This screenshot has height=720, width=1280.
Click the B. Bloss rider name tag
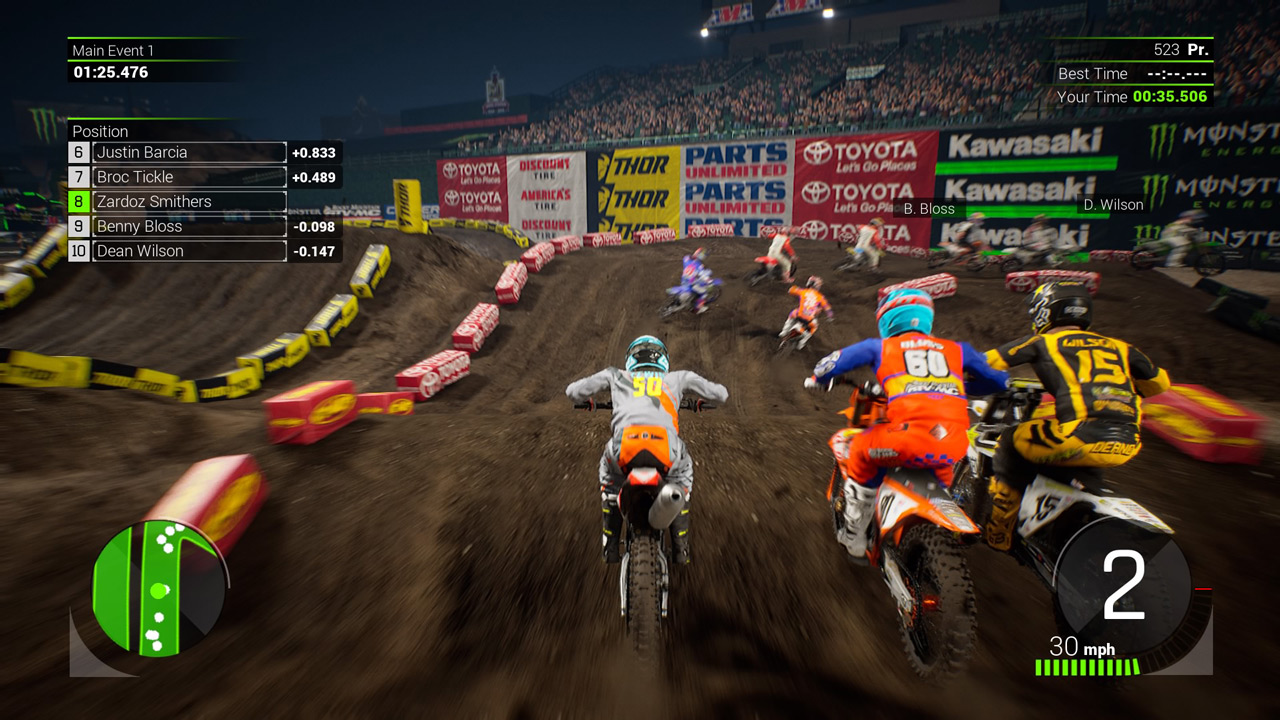(x=928, y=209)
